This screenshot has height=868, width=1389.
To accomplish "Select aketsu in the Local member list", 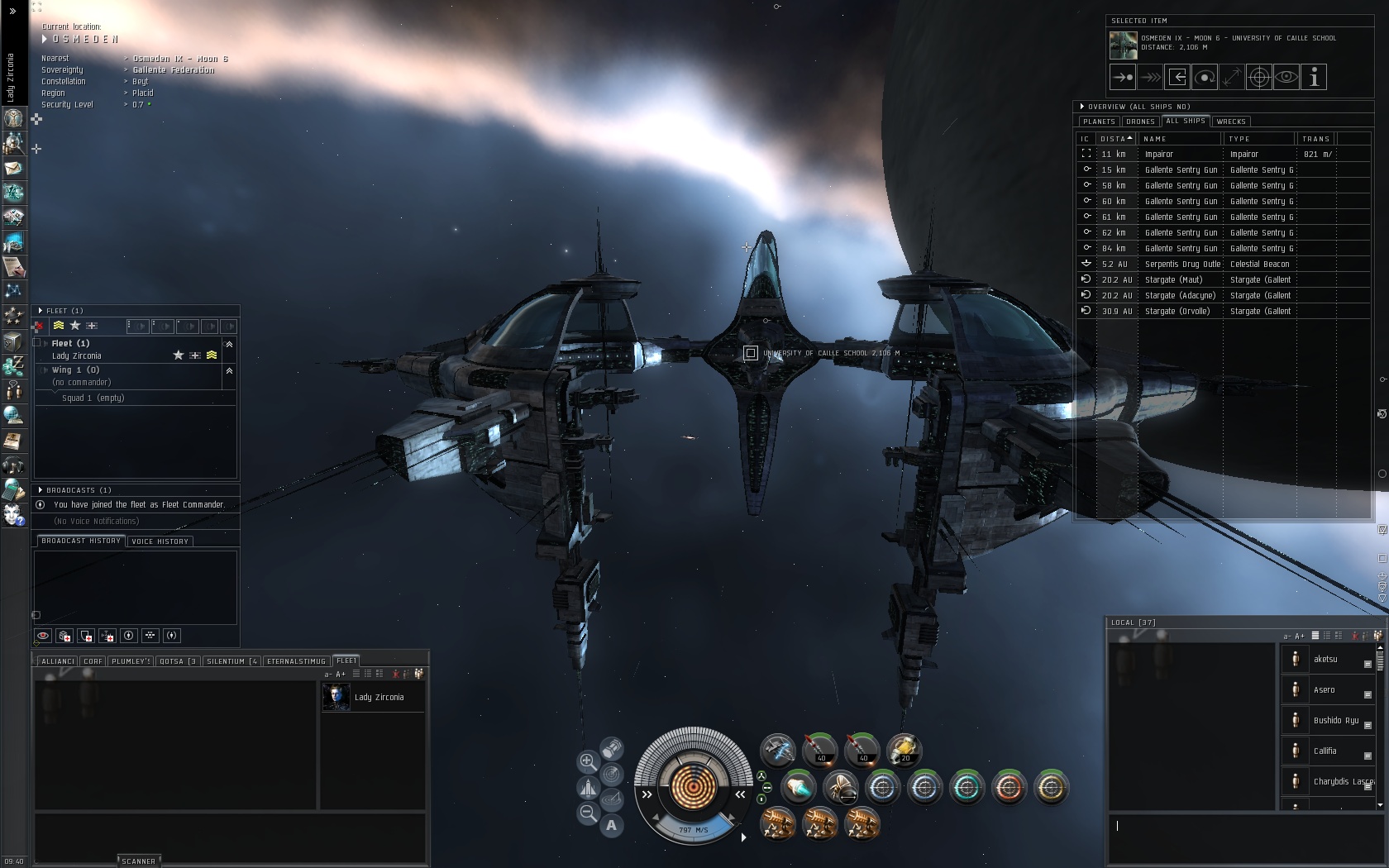I will [x=1325, y=660].
